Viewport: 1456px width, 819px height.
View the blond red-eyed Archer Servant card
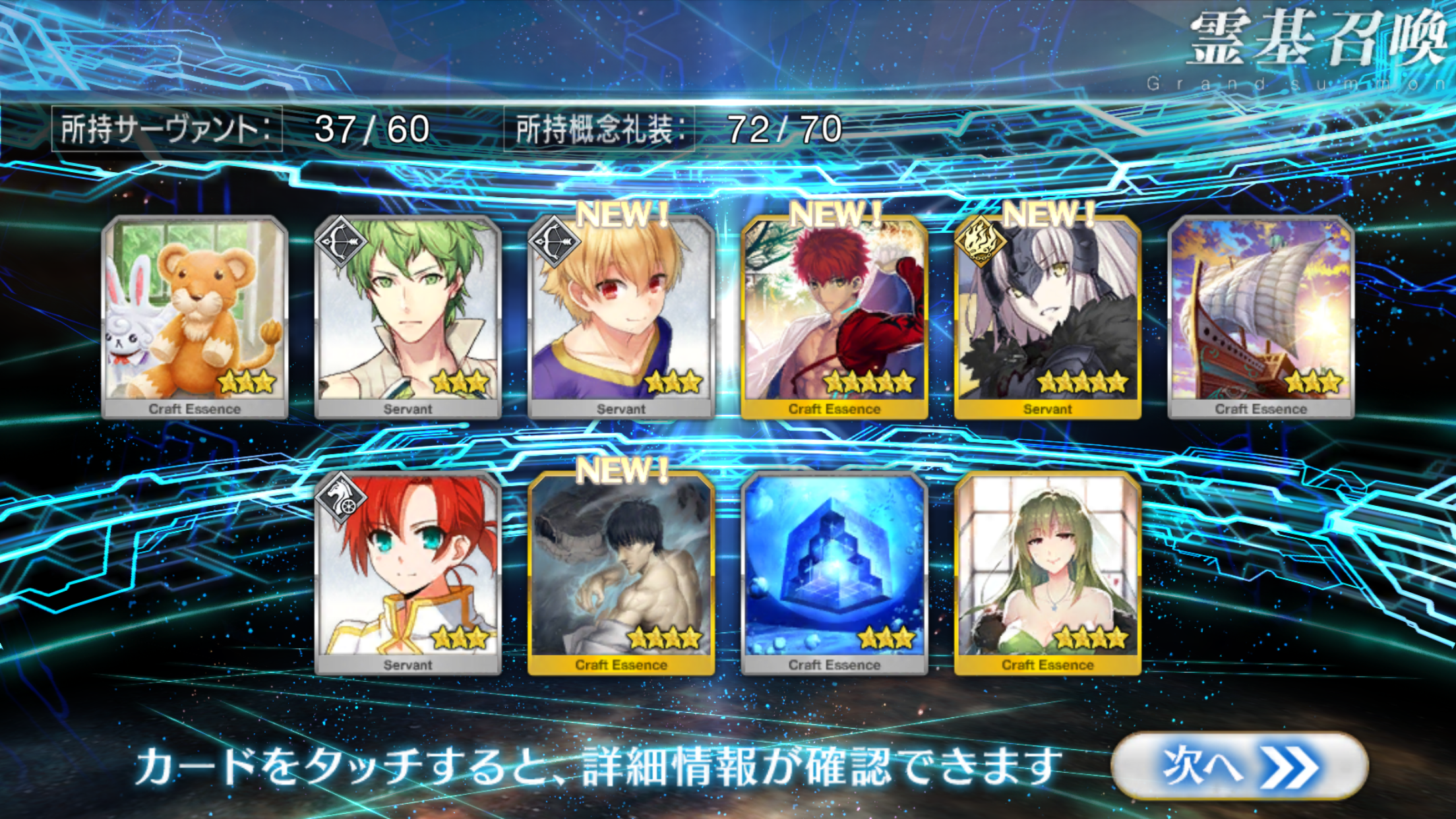pos(621,317)
